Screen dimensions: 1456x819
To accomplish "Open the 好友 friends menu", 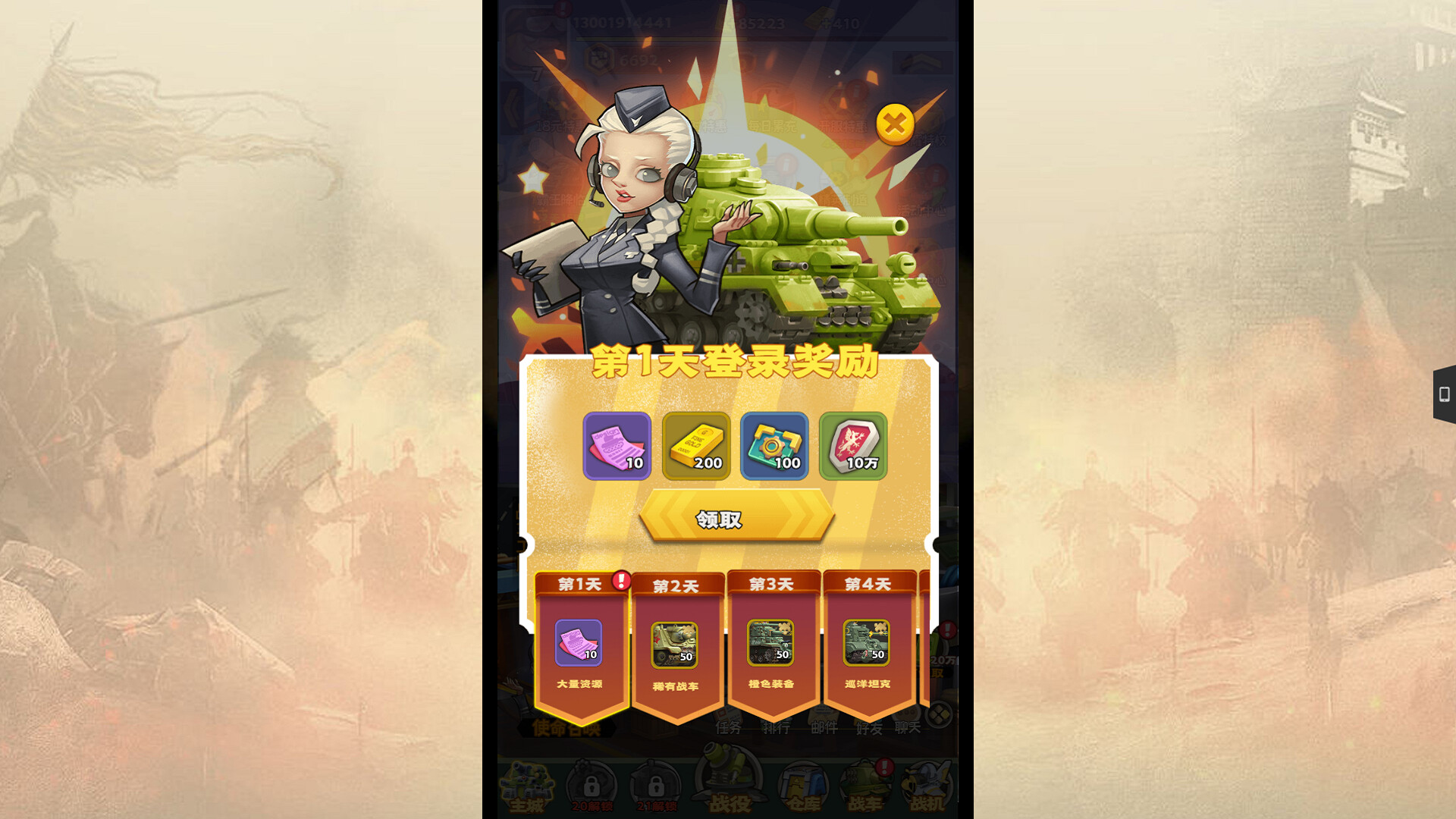I will [x=870, y=728].
